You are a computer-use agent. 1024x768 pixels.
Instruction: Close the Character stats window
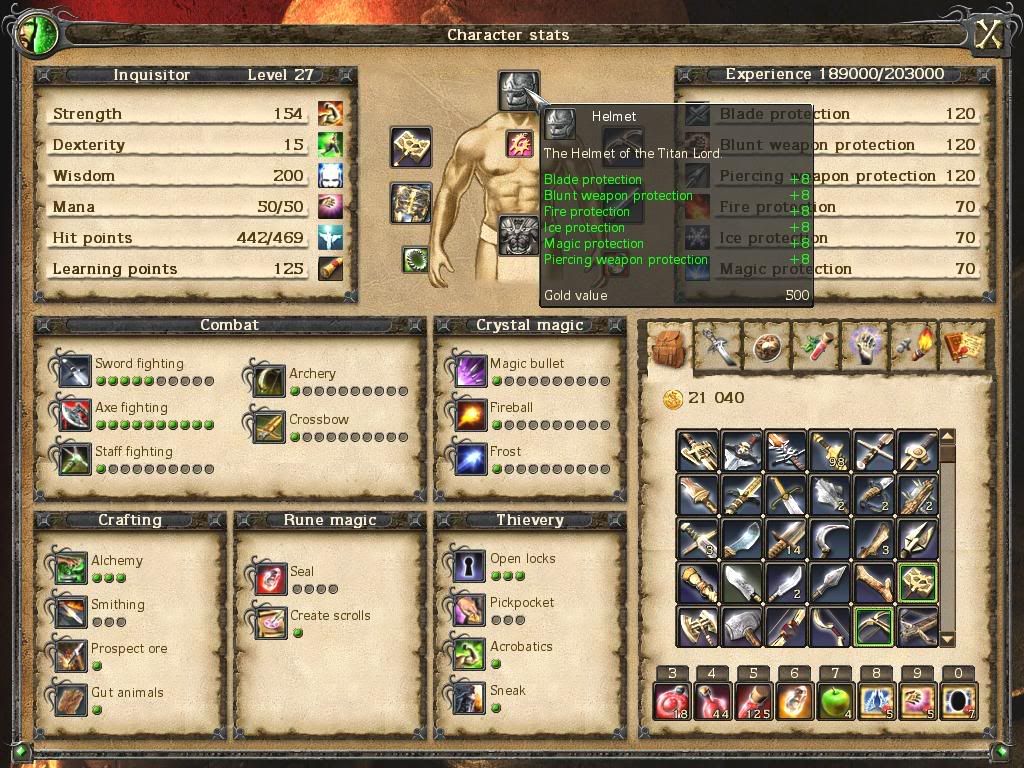(988, 35)
